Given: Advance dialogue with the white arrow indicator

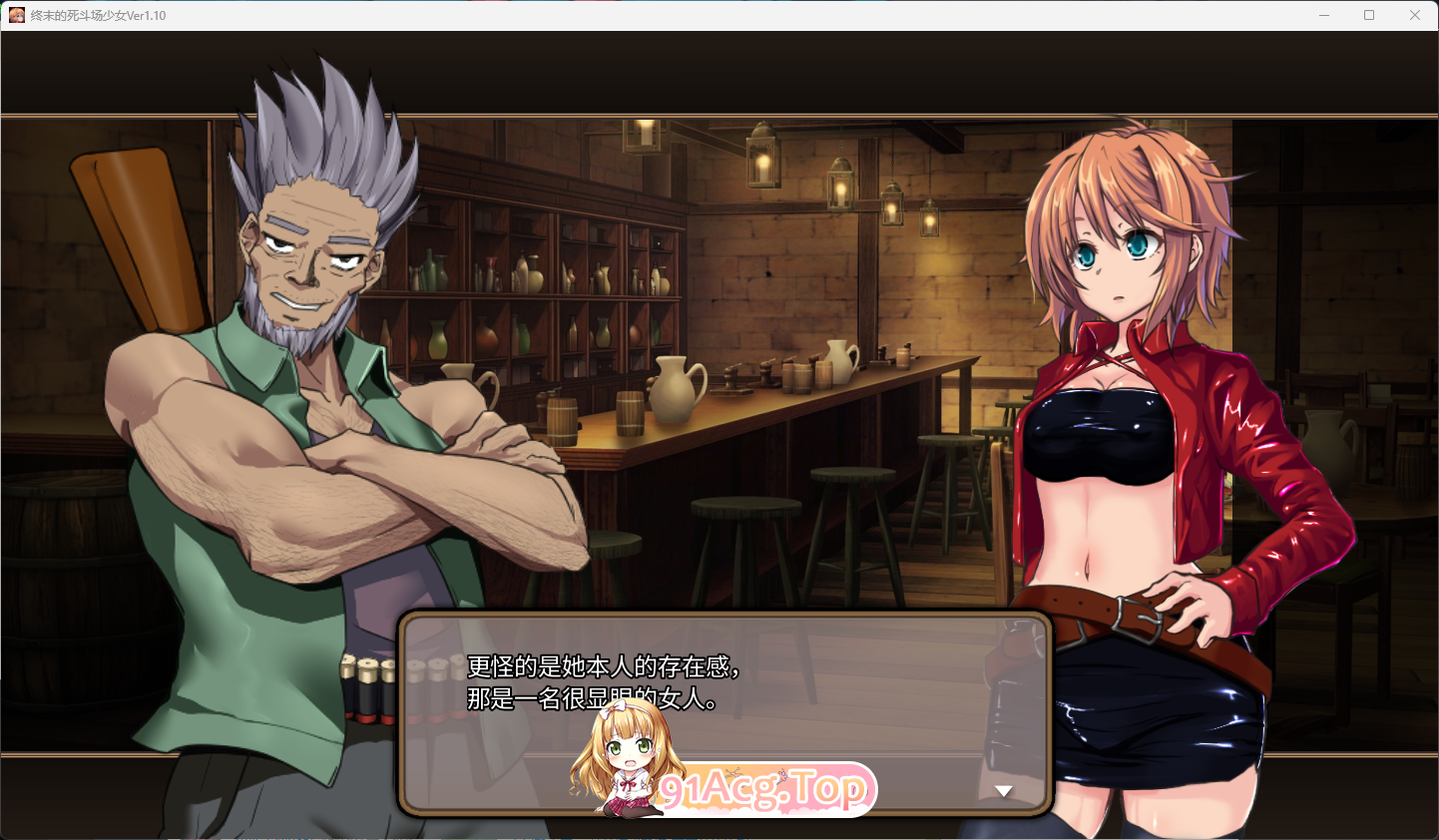Looking at the screenshot, I should click(1004, 791).
